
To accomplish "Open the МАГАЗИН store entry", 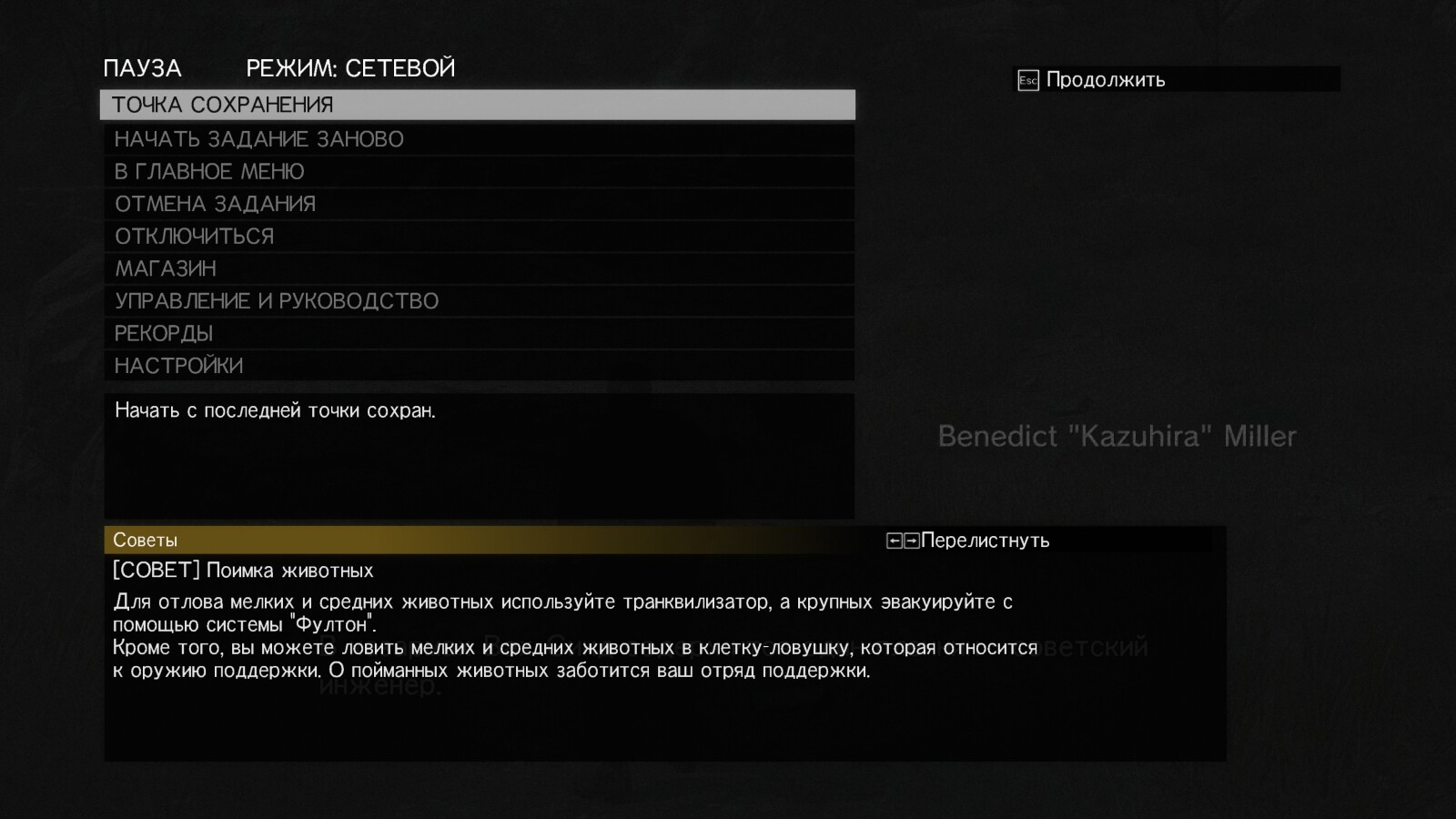I will tap(165, 268).
